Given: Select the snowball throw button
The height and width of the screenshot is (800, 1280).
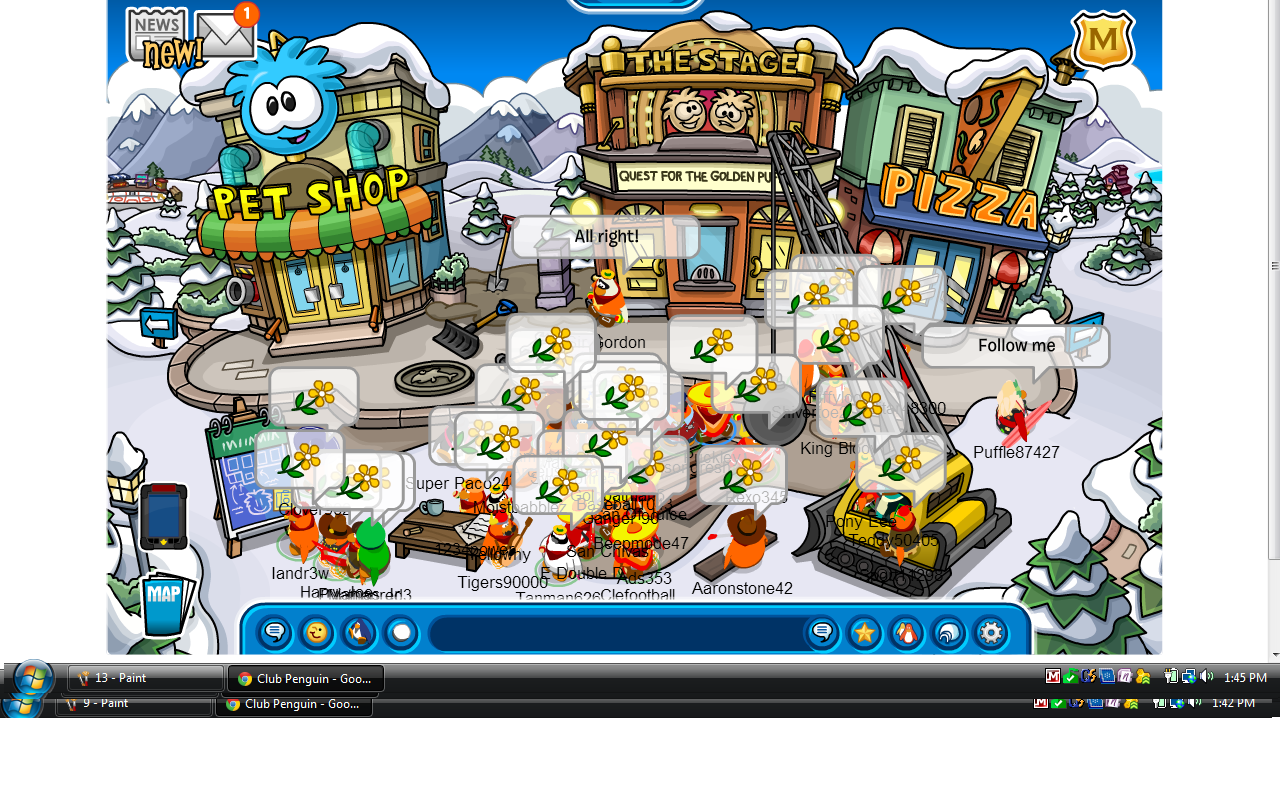Looking at the screenshot, I should tap(401, 633).
